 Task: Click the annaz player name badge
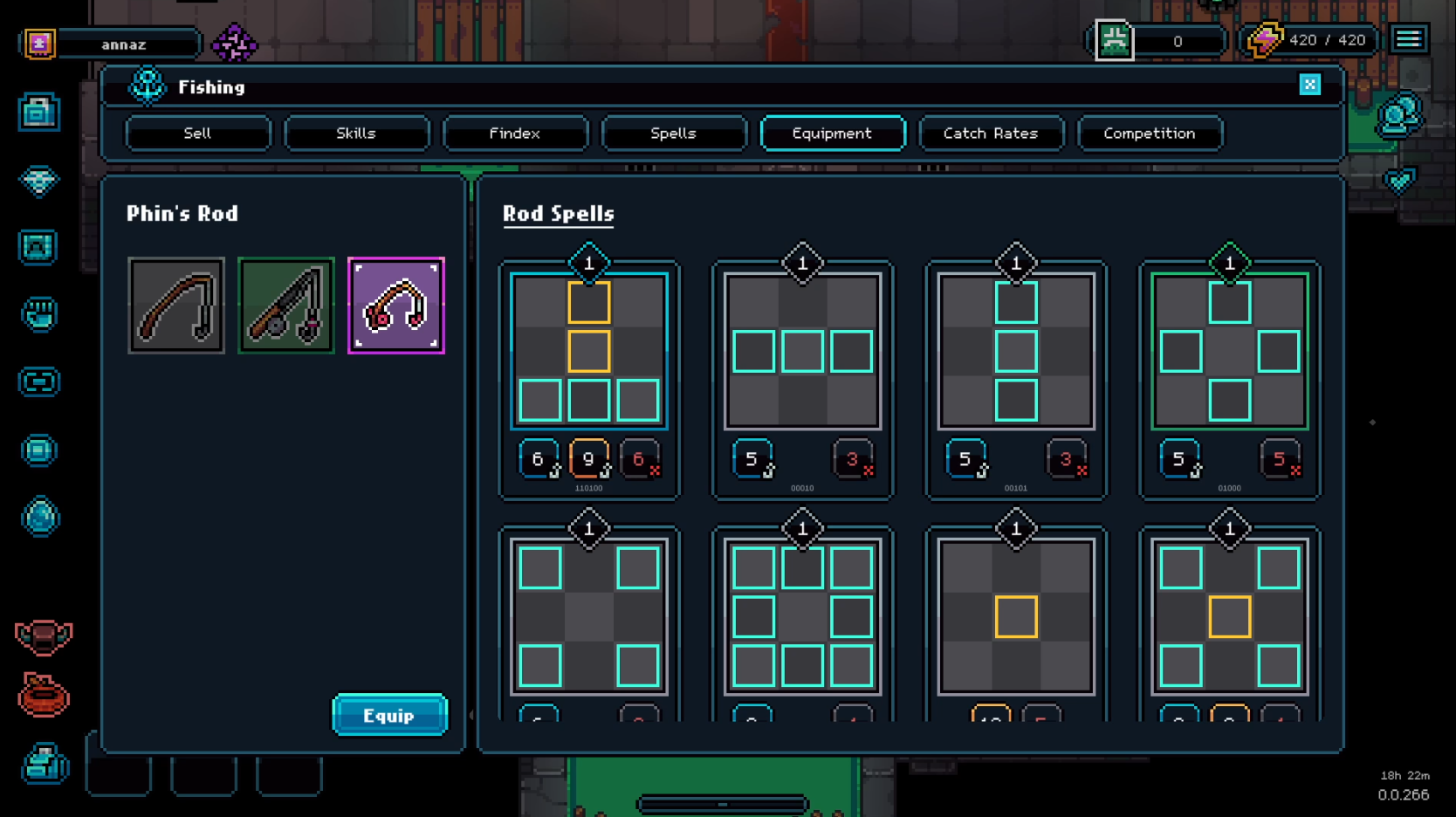pyautogui.click(x=124, y=45)
